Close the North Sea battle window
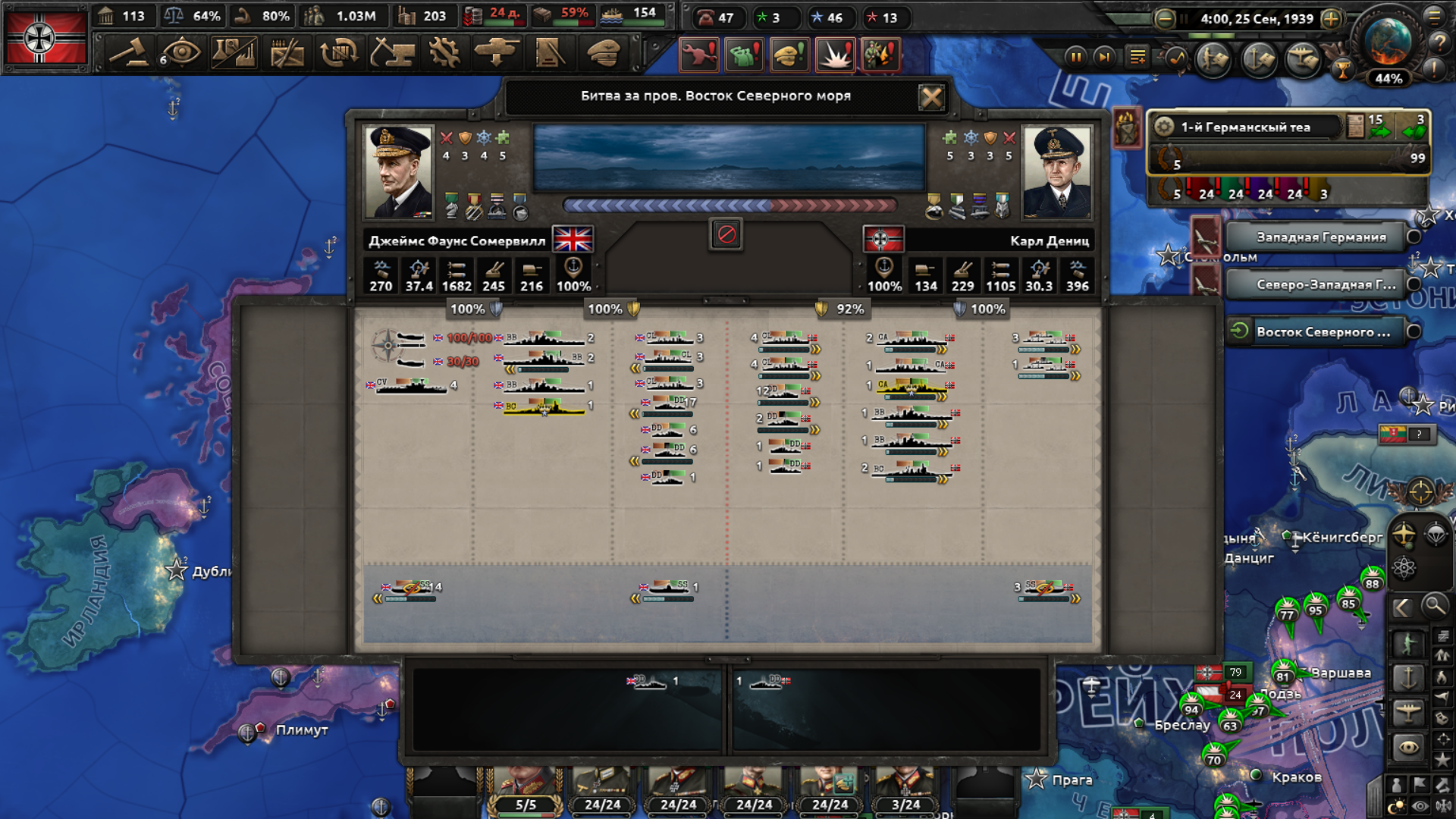 (931, 97)
